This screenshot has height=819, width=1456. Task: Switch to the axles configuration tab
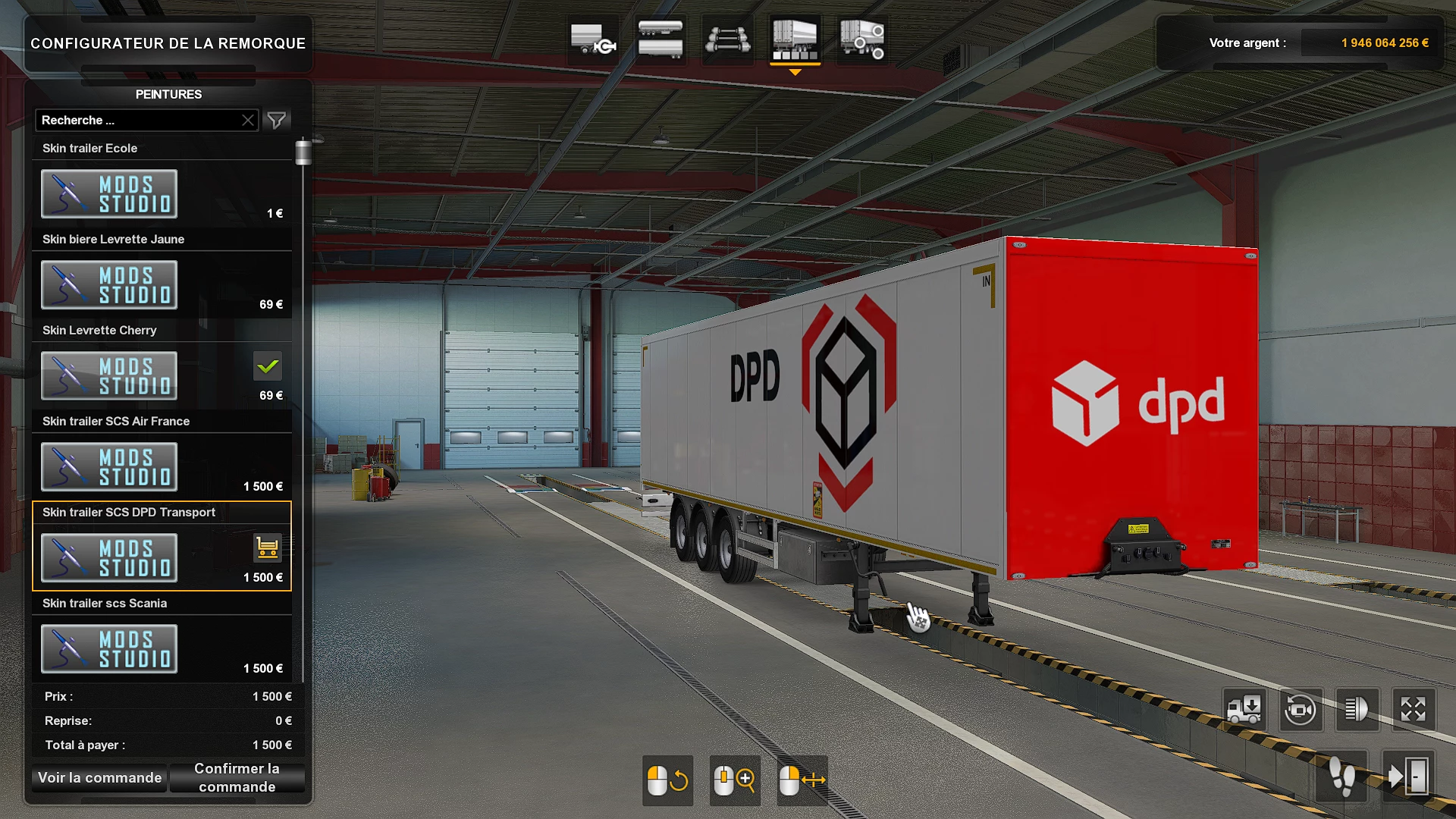click(726, 39)
